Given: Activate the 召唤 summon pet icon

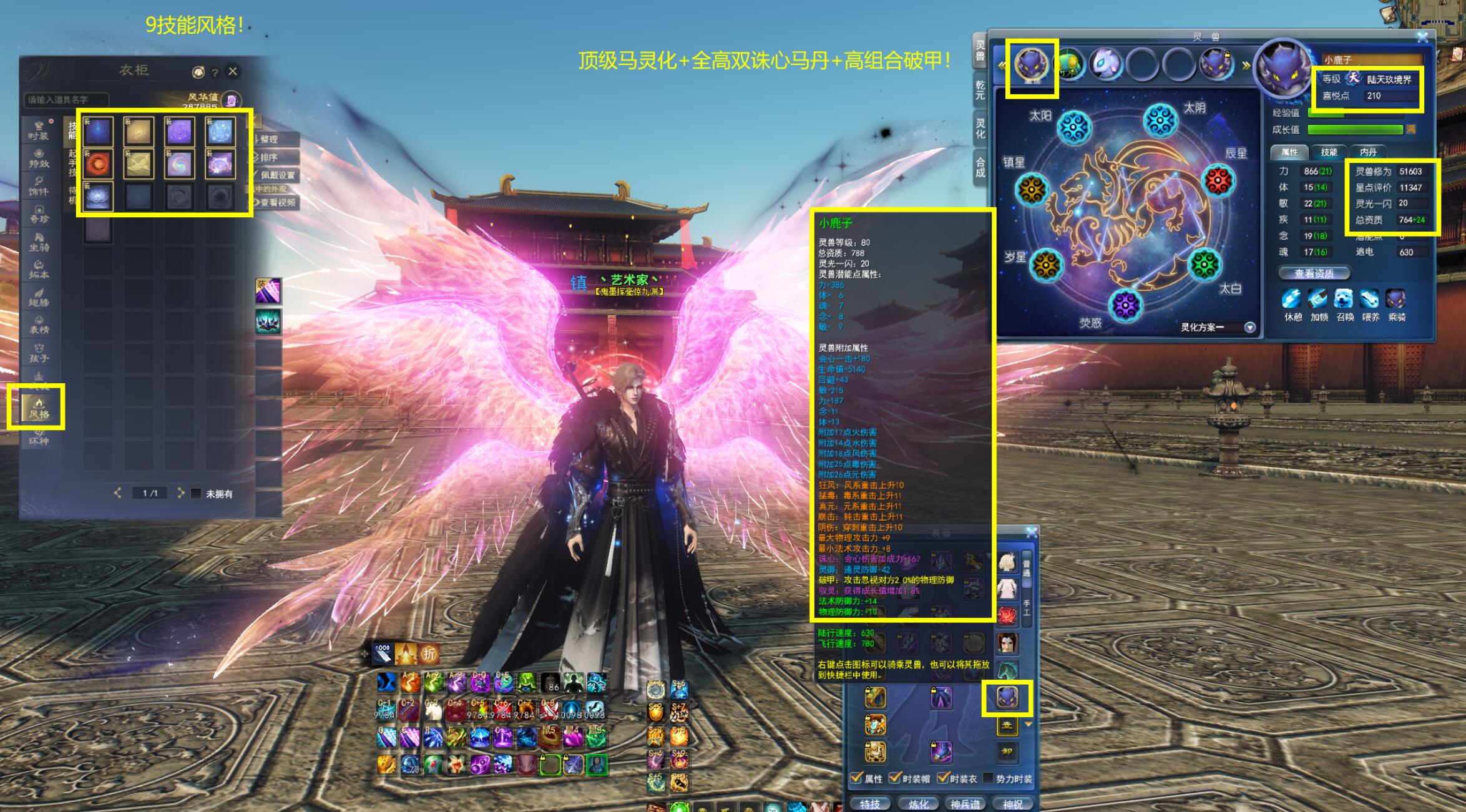Looking at the screenshot, I should (1344, 300).
